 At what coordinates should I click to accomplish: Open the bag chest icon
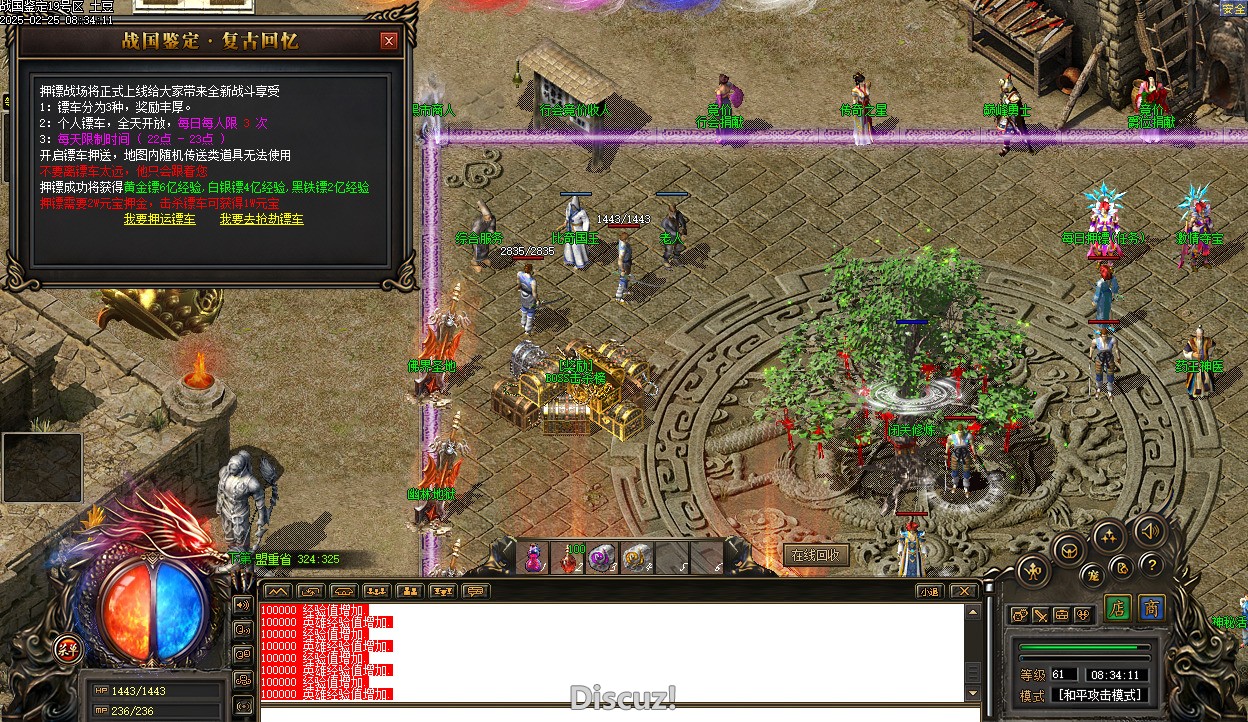[x=1062, y=615]
